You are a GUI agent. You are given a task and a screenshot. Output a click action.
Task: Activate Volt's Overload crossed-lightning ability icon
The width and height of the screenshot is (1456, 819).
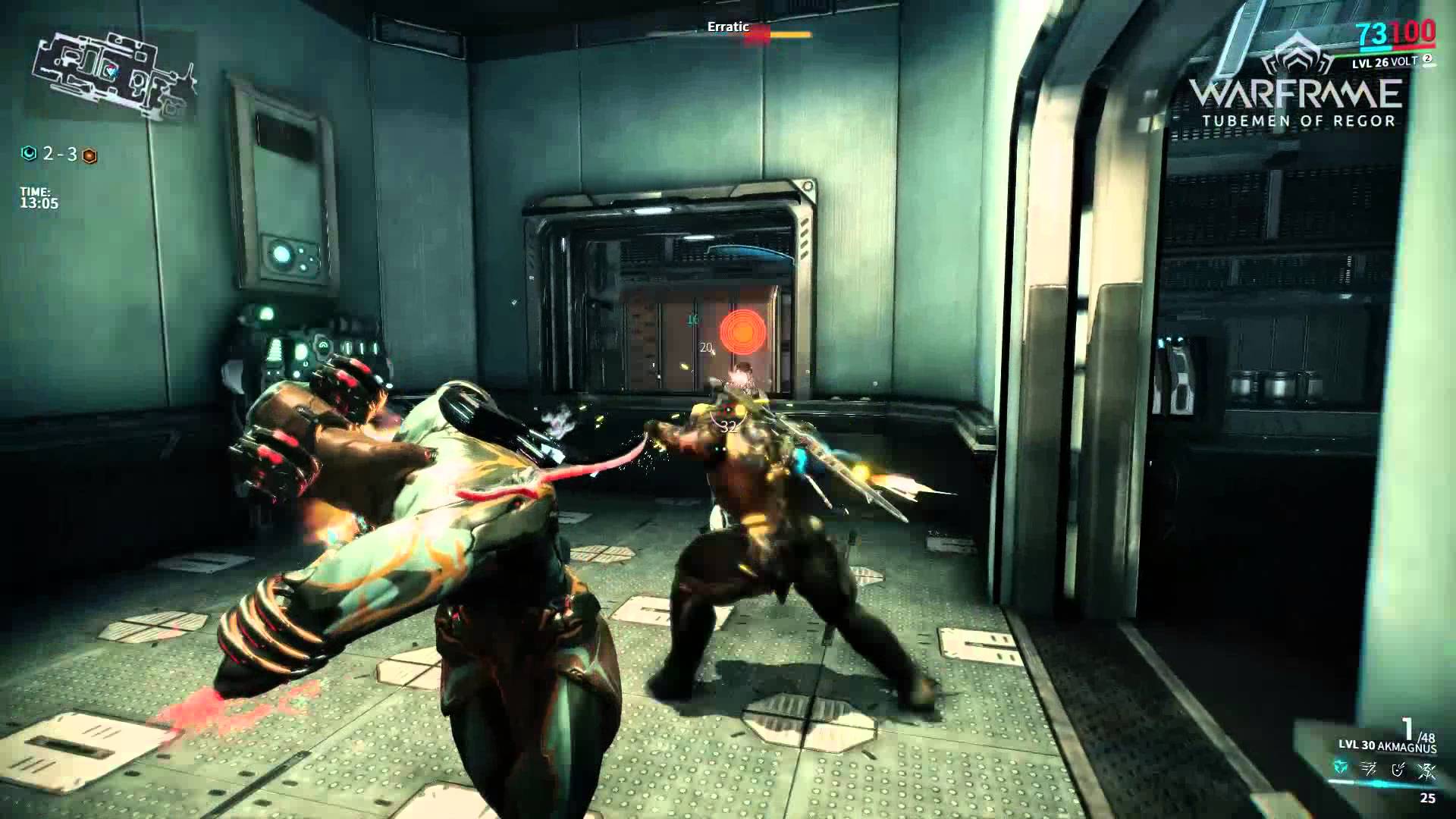click(x=1427, y=770)
